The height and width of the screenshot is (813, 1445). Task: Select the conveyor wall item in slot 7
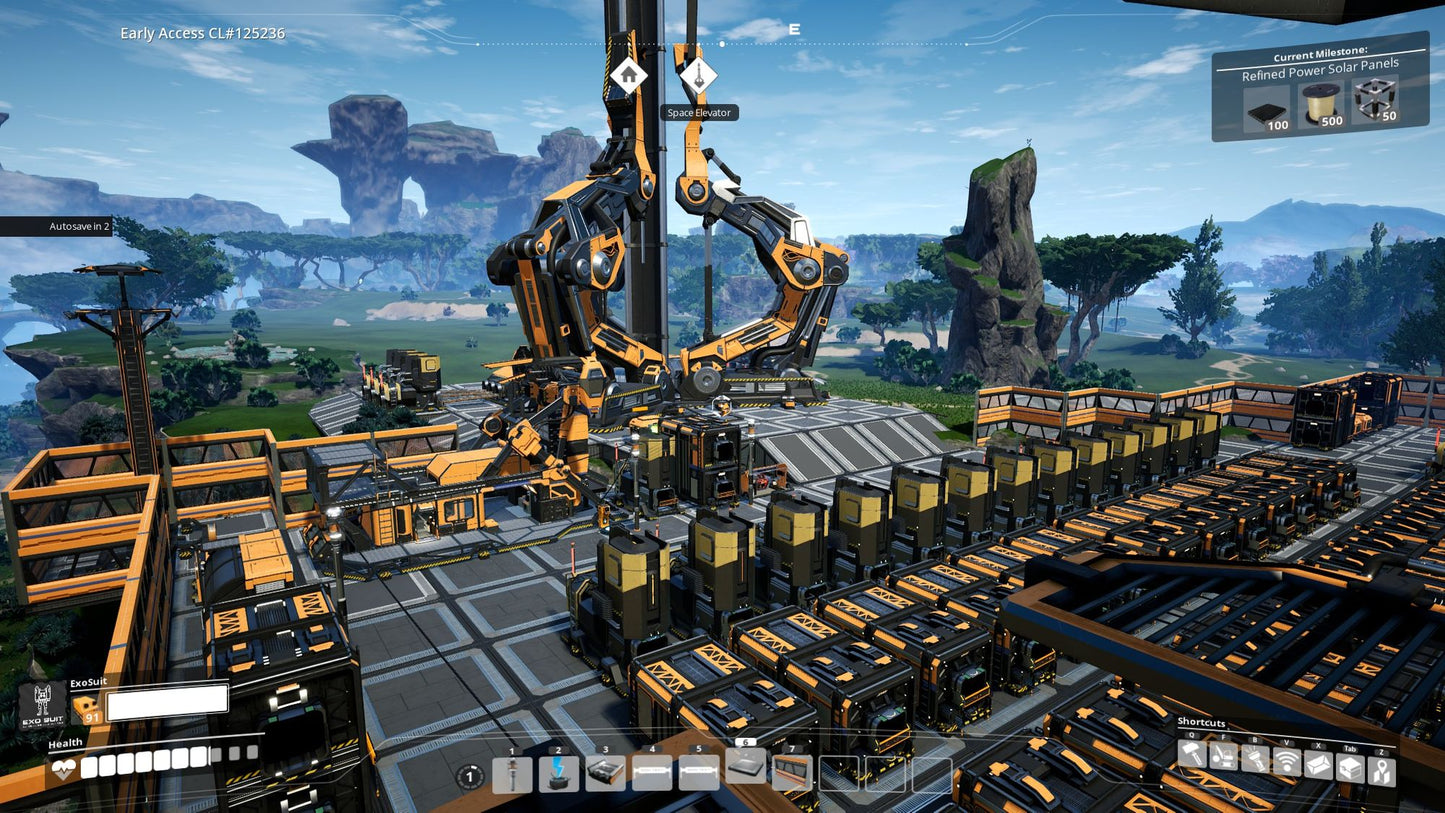tap(793, 773)
